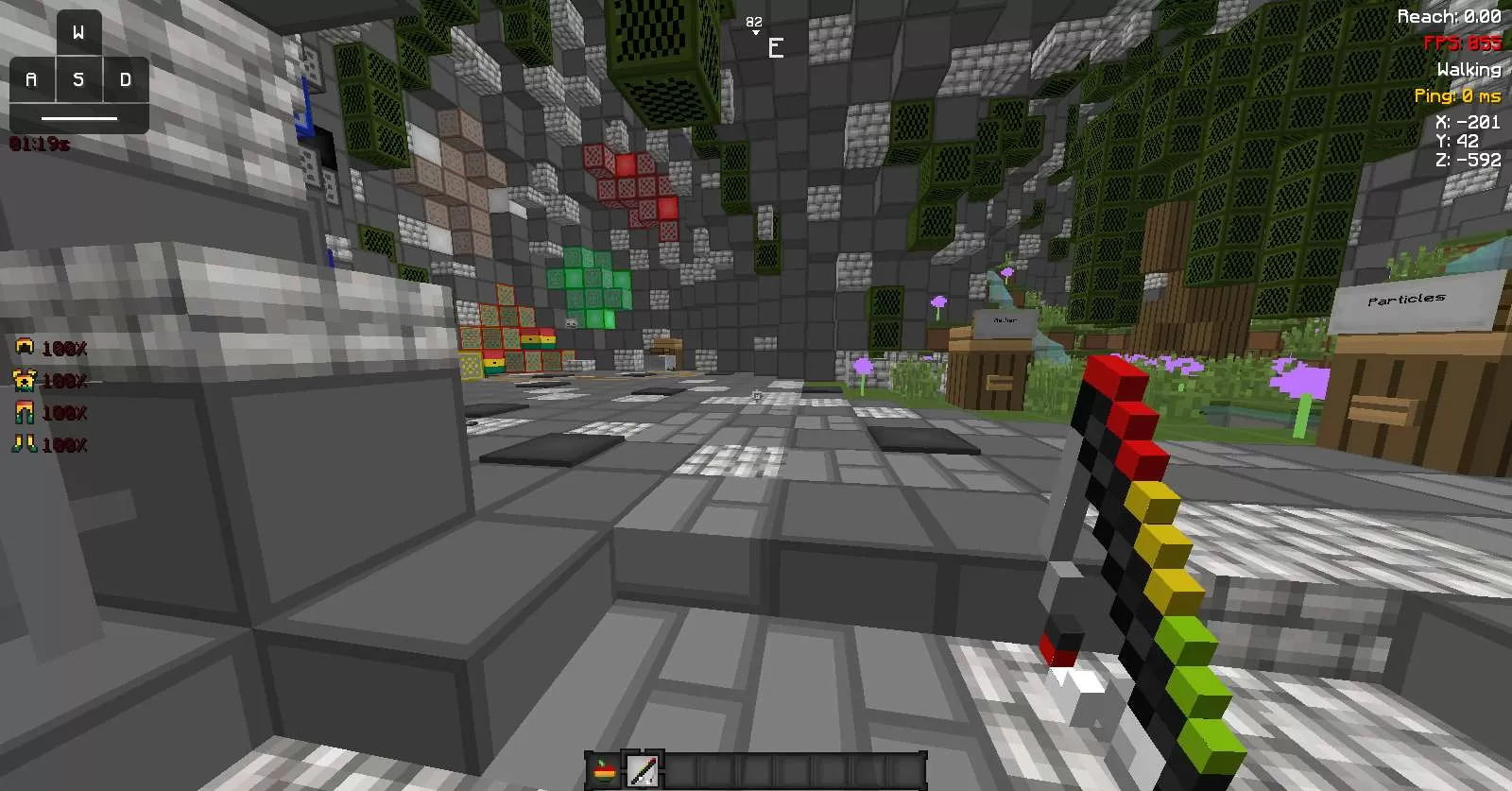The width and height of the screenshot is (1512, 791).
Task: Toggle the S key indicator
Action: tap(79, 79)
